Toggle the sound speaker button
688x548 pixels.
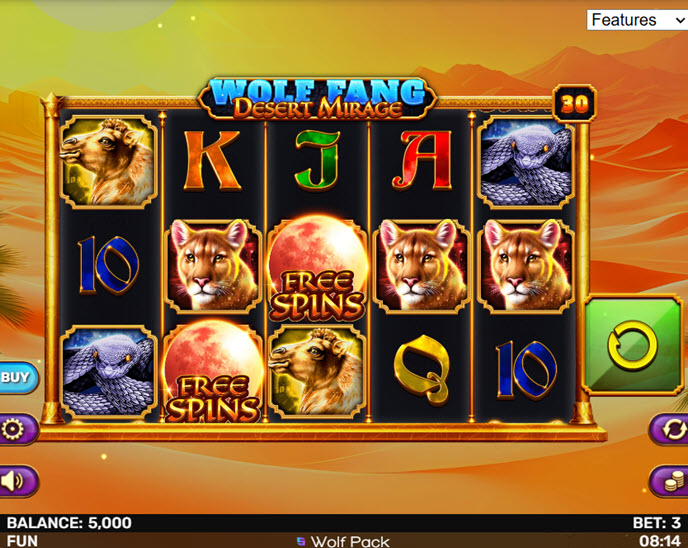15,481
